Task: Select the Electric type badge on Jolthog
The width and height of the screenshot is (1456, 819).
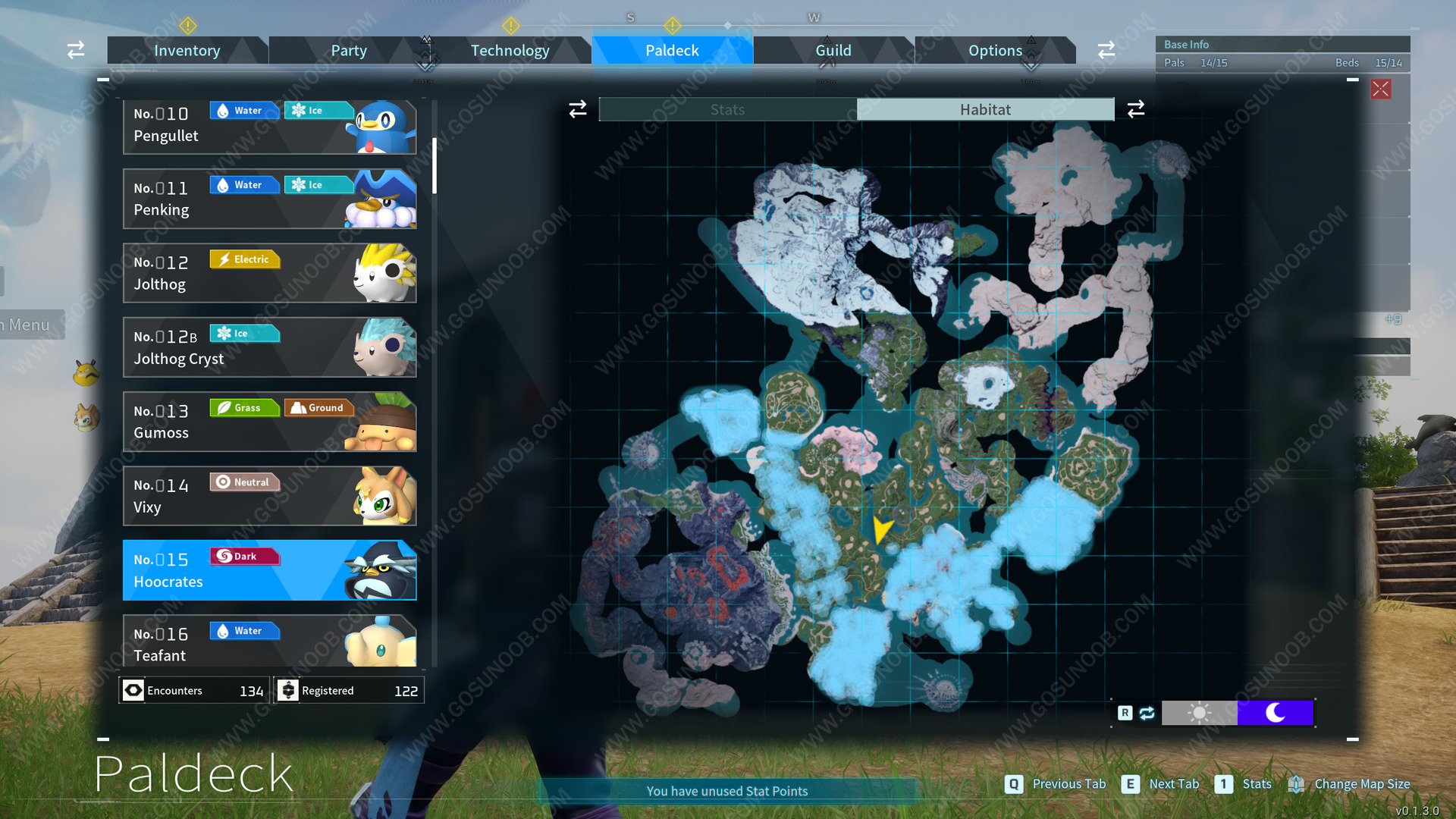Action: click(244, 259)
